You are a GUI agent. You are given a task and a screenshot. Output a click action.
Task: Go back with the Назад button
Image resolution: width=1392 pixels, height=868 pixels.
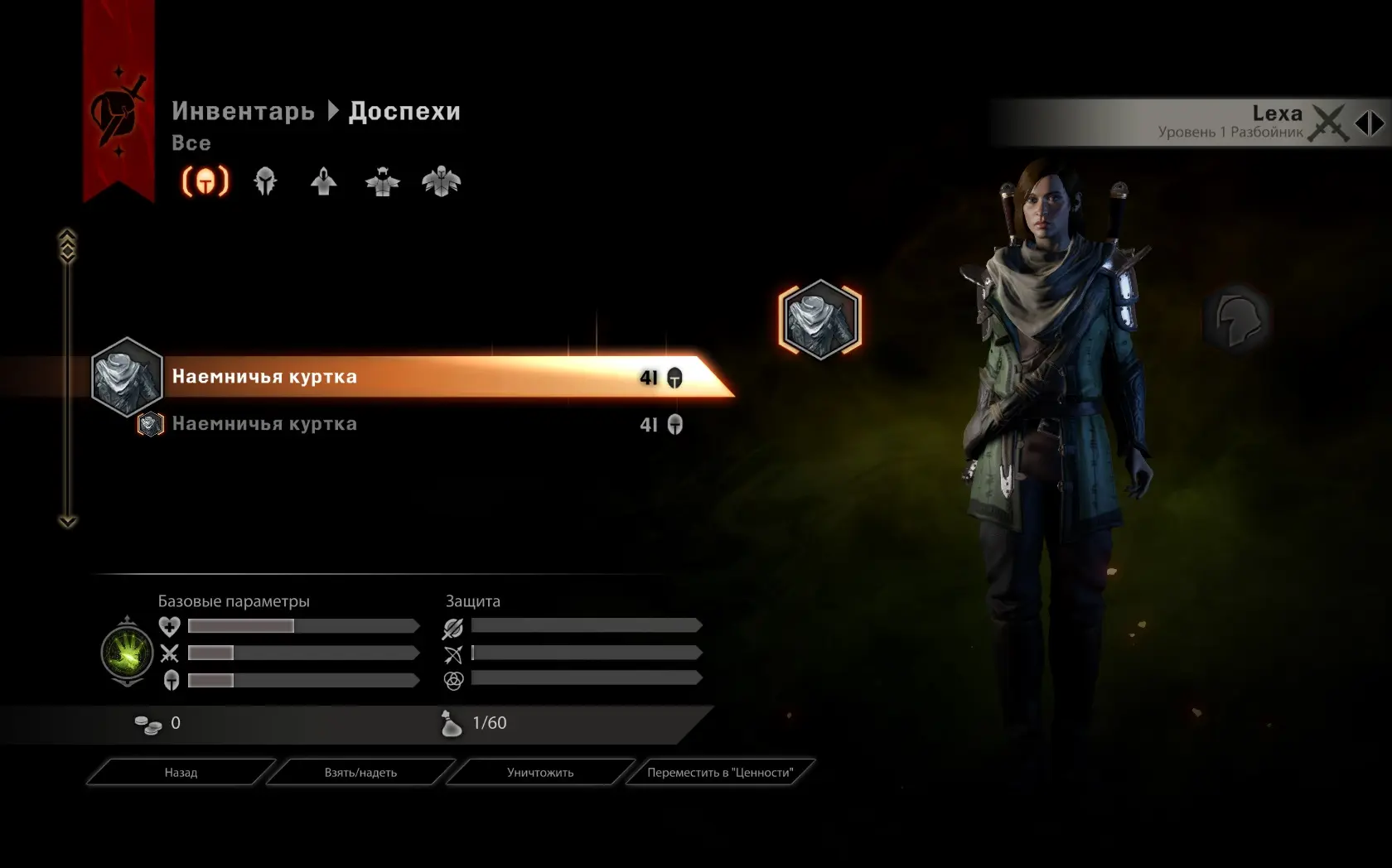click(x=181, y=772)
